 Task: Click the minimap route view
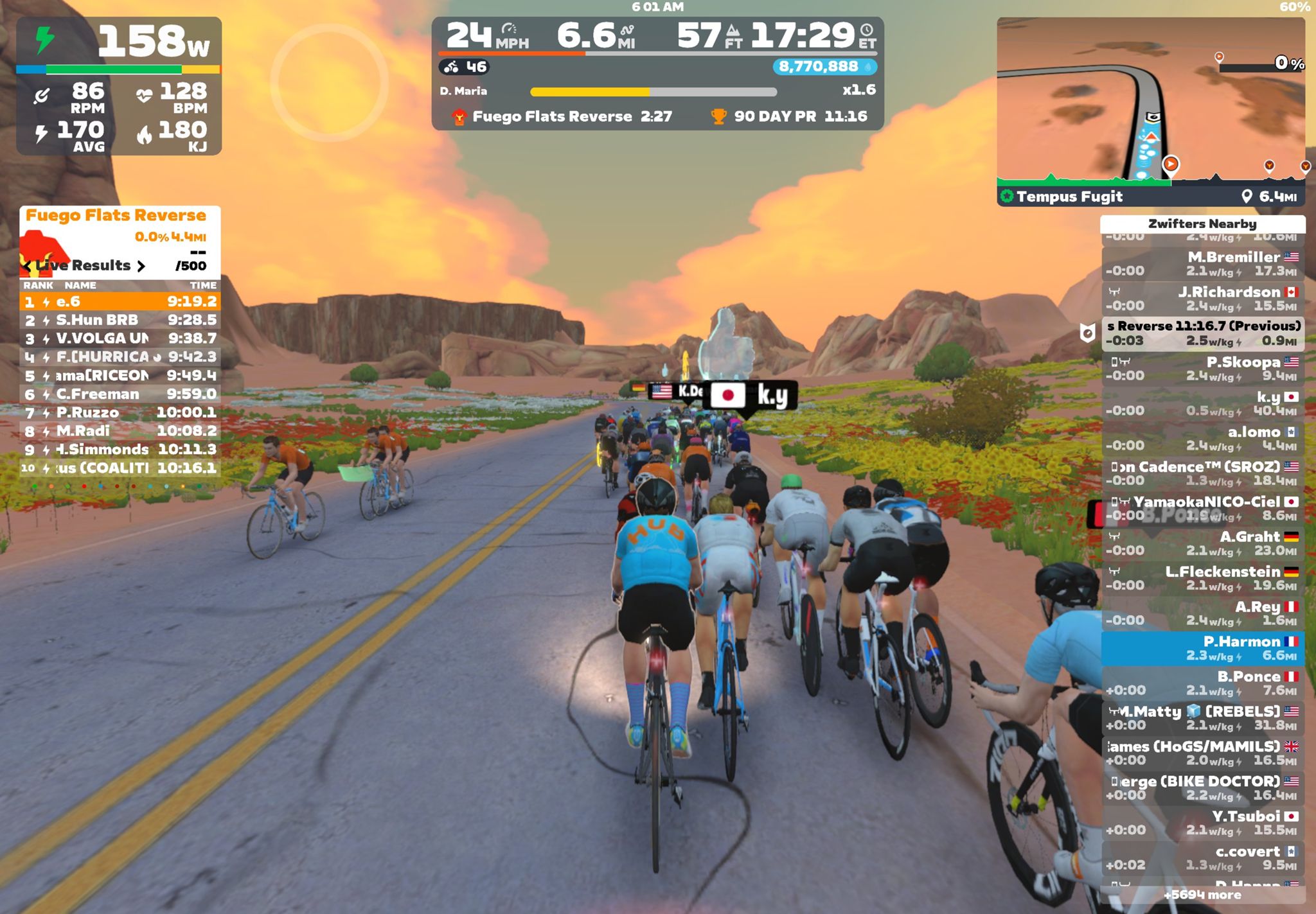tap(1150, 103)
